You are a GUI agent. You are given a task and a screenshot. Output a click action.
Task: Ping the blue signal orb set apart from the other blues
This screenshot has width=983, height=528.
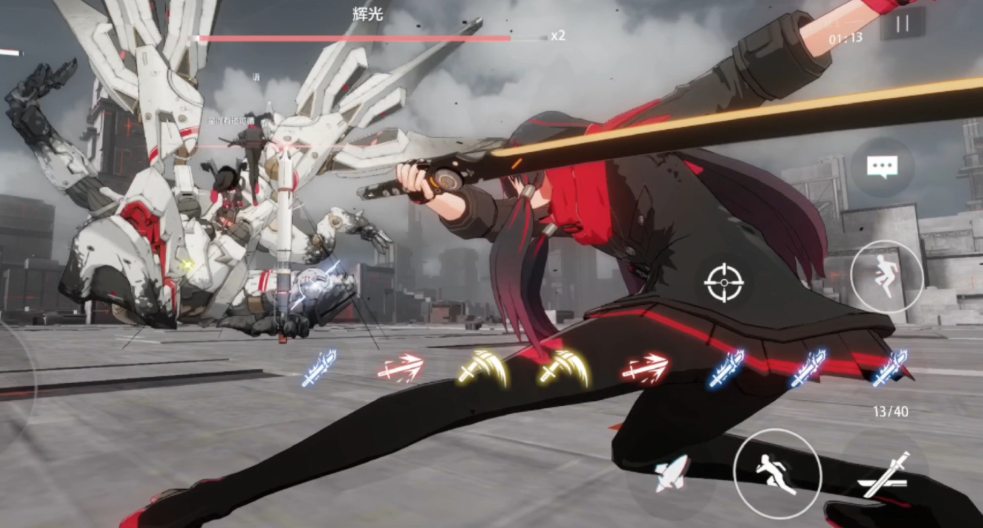[x=319, y=368]
